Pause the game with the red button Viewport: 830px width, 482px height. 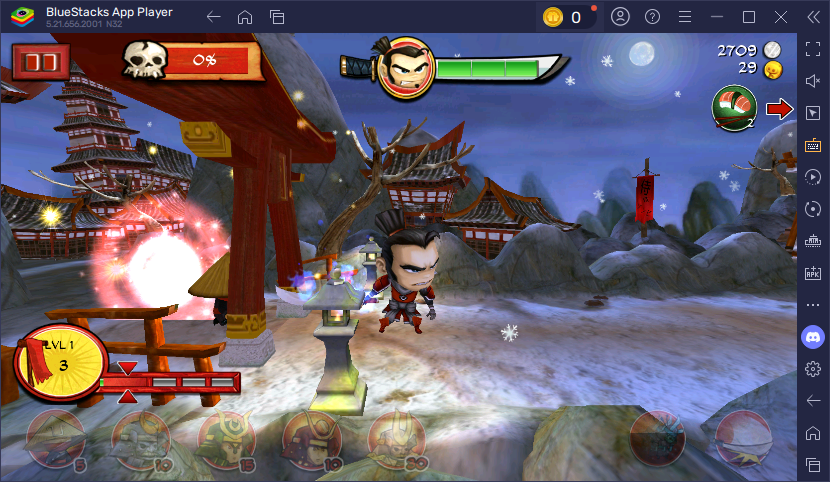(41, 62)
